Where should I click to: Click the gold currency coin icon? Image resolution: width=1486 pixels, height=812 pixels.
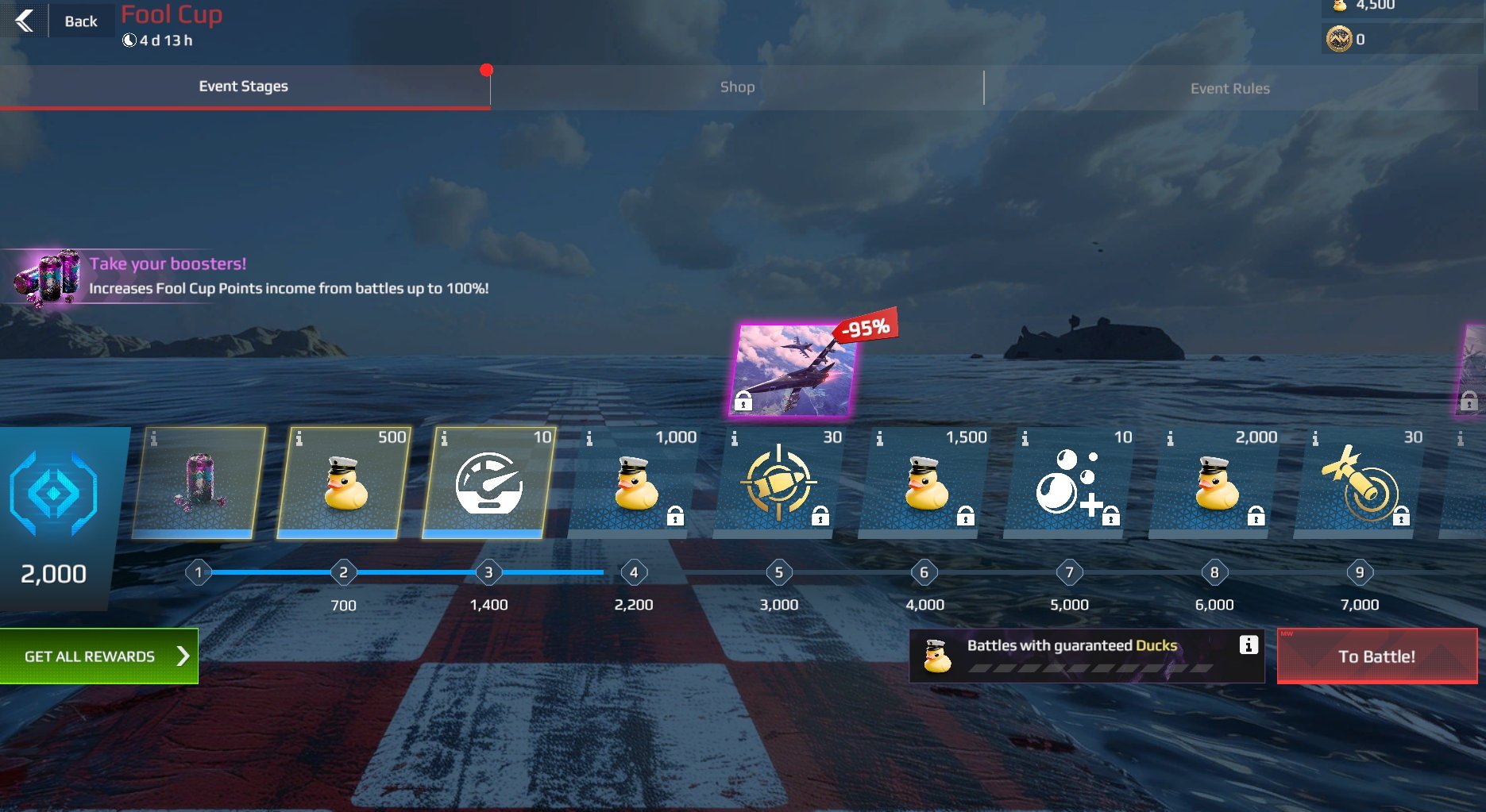(1339, 39)
